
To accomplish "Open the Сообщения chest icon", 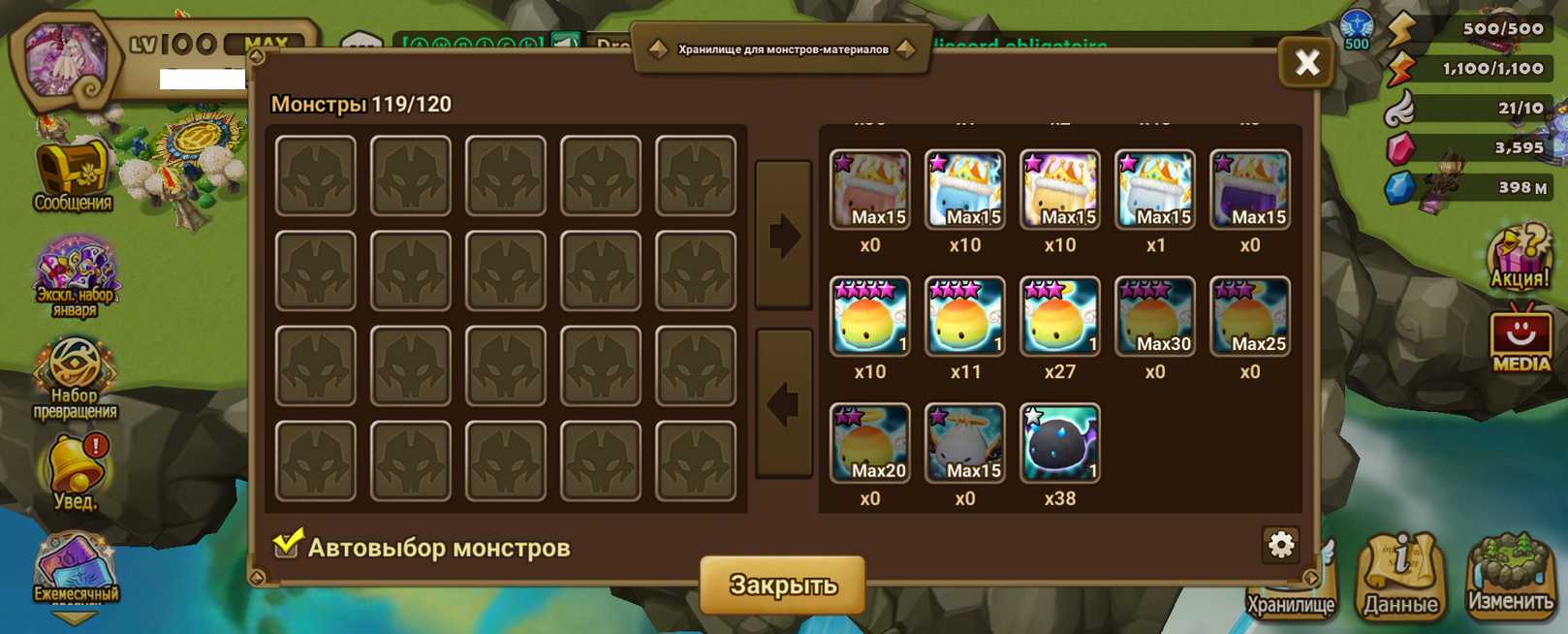I will click(x=73, y=174).
